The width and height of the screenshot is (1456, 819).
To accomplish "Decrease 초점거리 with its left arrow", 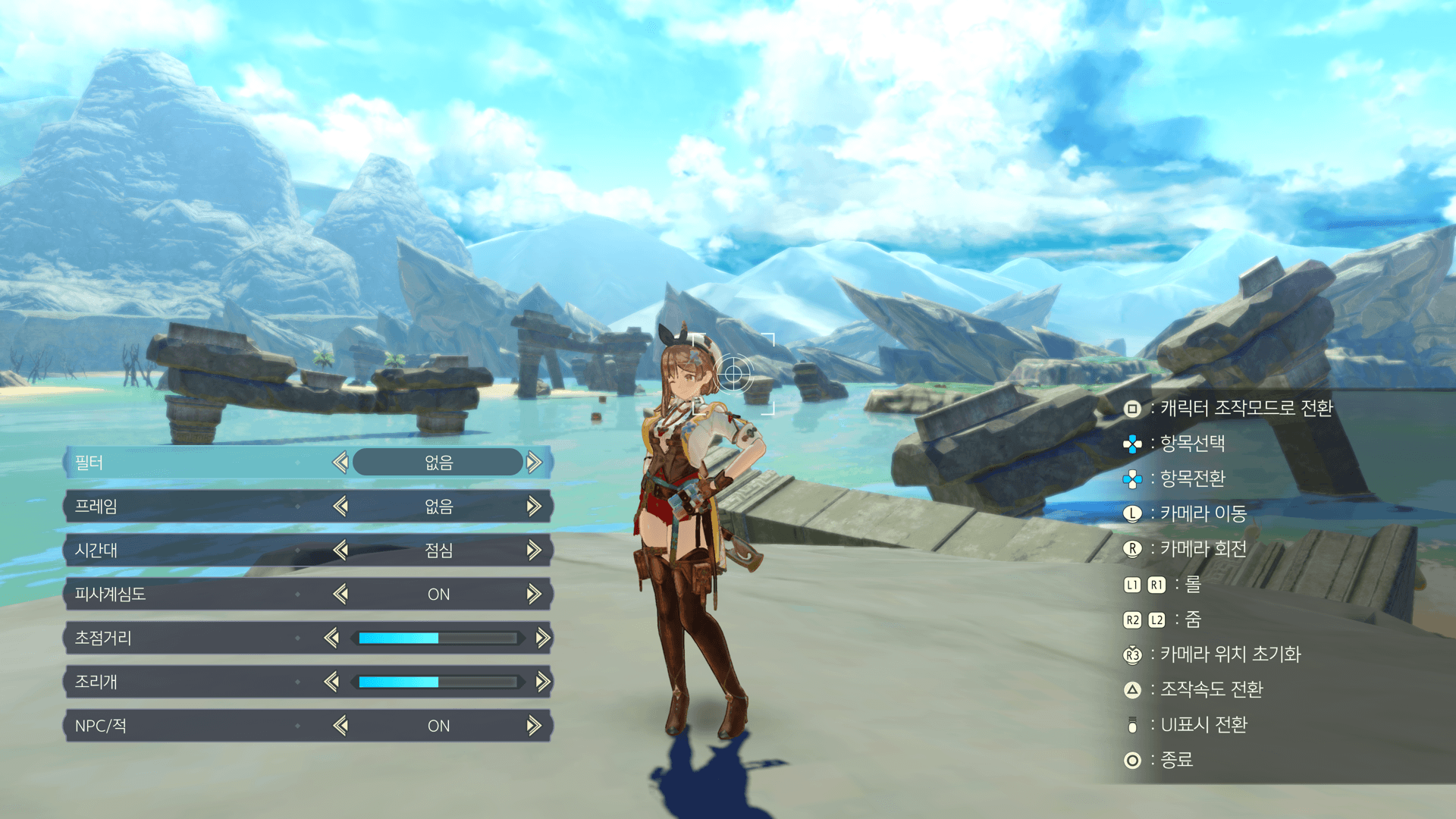I will pos(331,638).
